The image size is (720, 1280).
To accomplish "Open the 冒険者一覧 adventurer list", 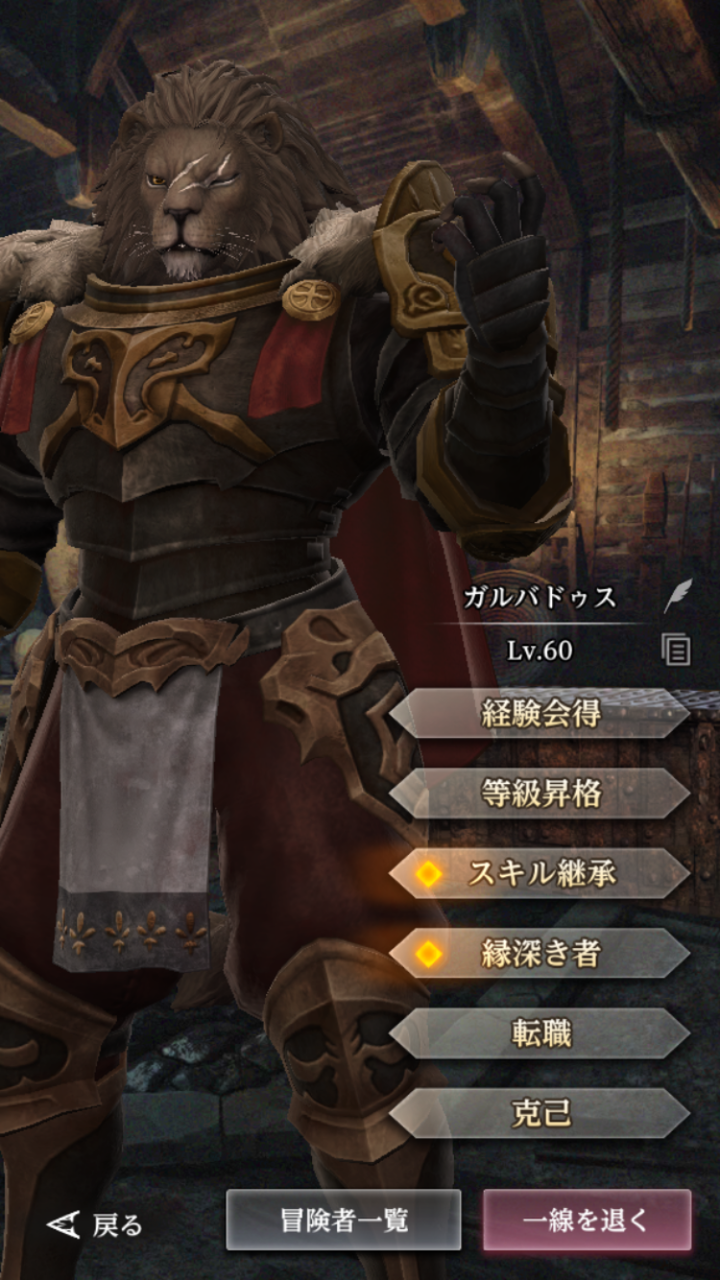I will coord(343,1220).
